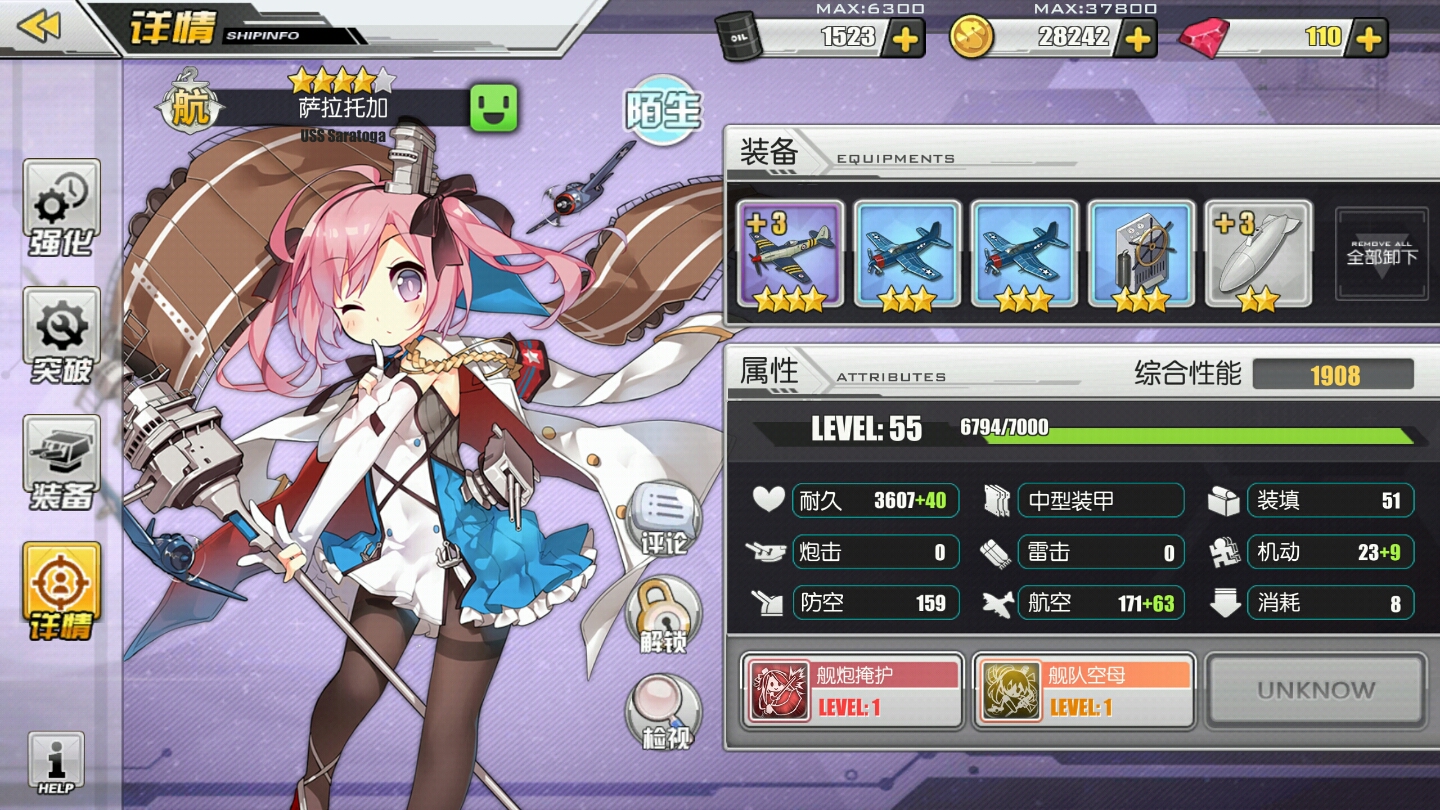Select the highlighted 详情 details tab
The image size is (1440, 810).
coord(62,592)
